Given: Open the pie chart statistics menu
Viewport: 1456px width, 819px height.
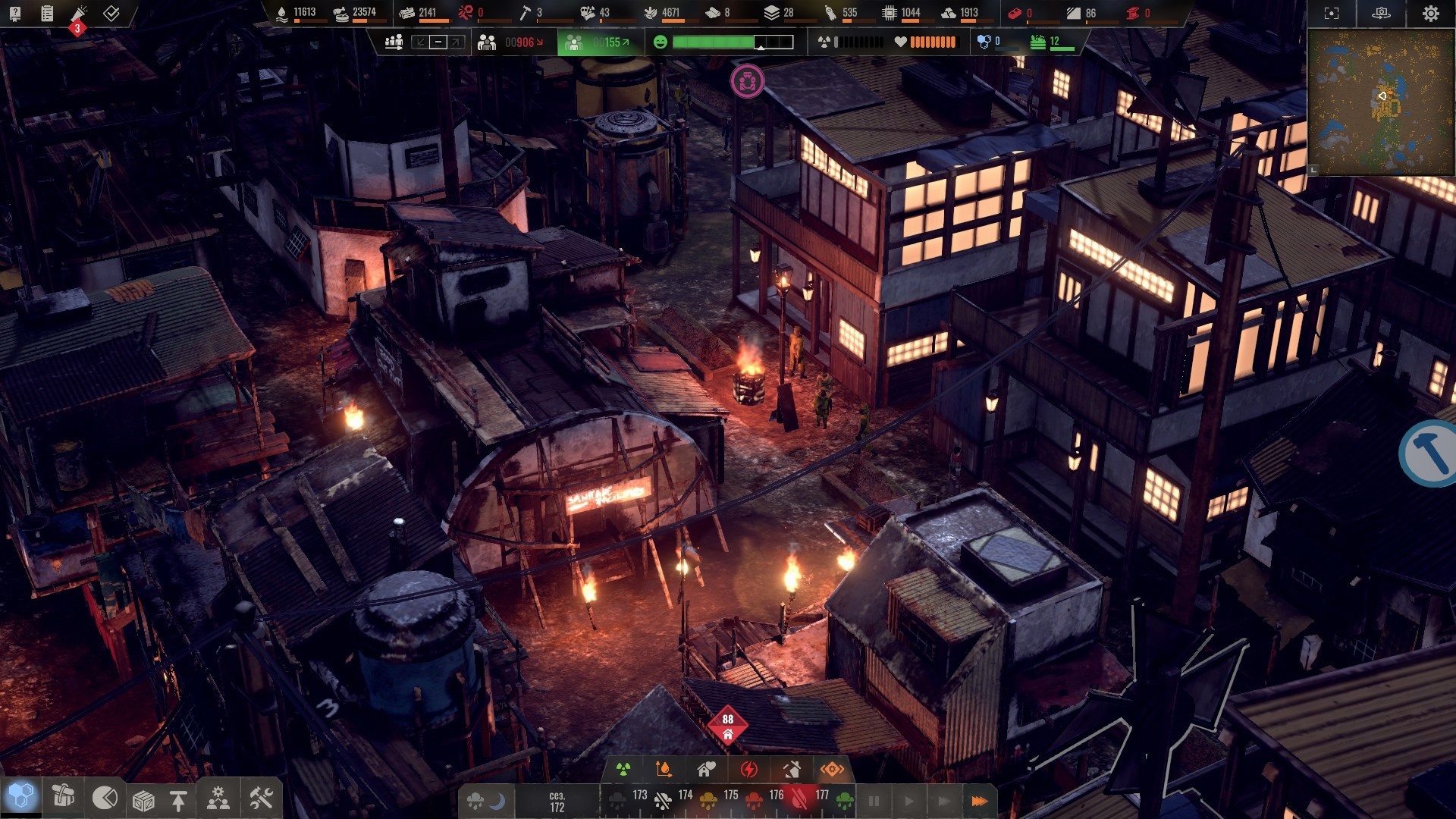Looking at the screenshot, I should pos(105,798).
